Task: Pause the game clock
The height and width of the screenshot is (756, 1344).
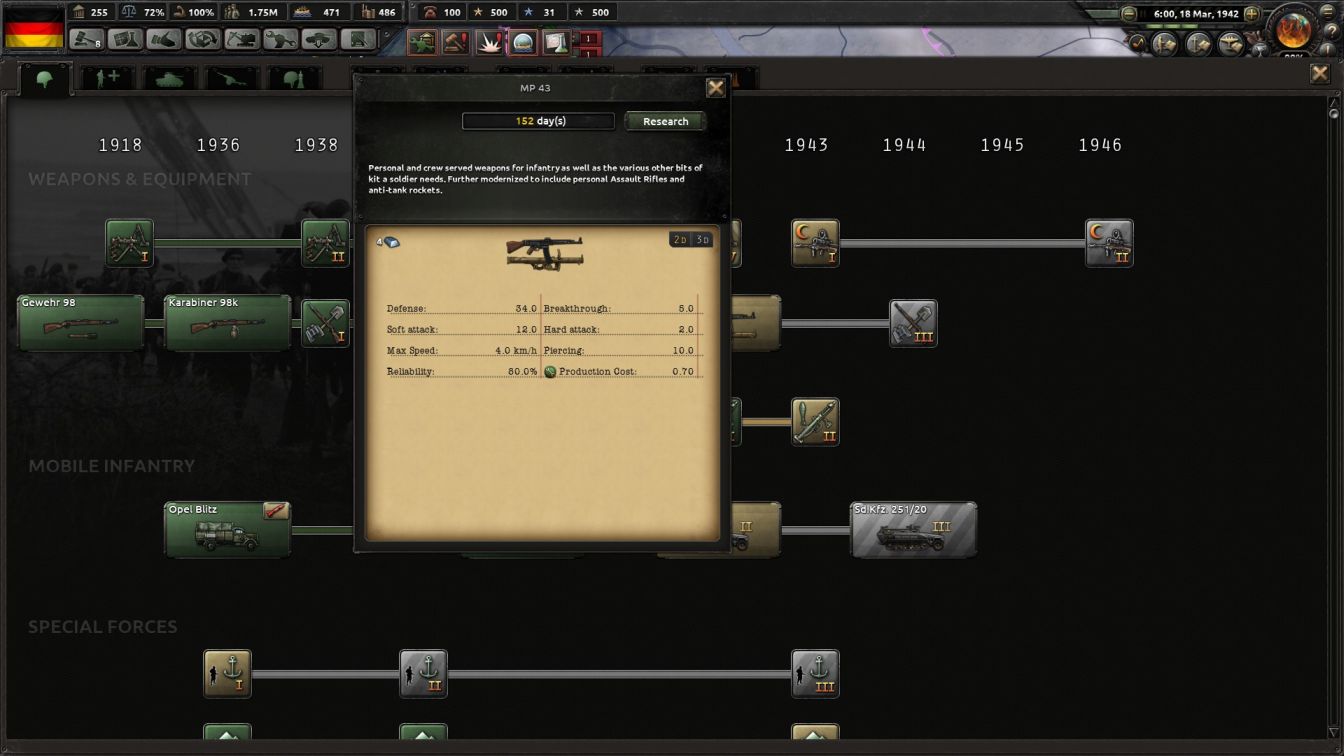Action: tap(1143, 13)
